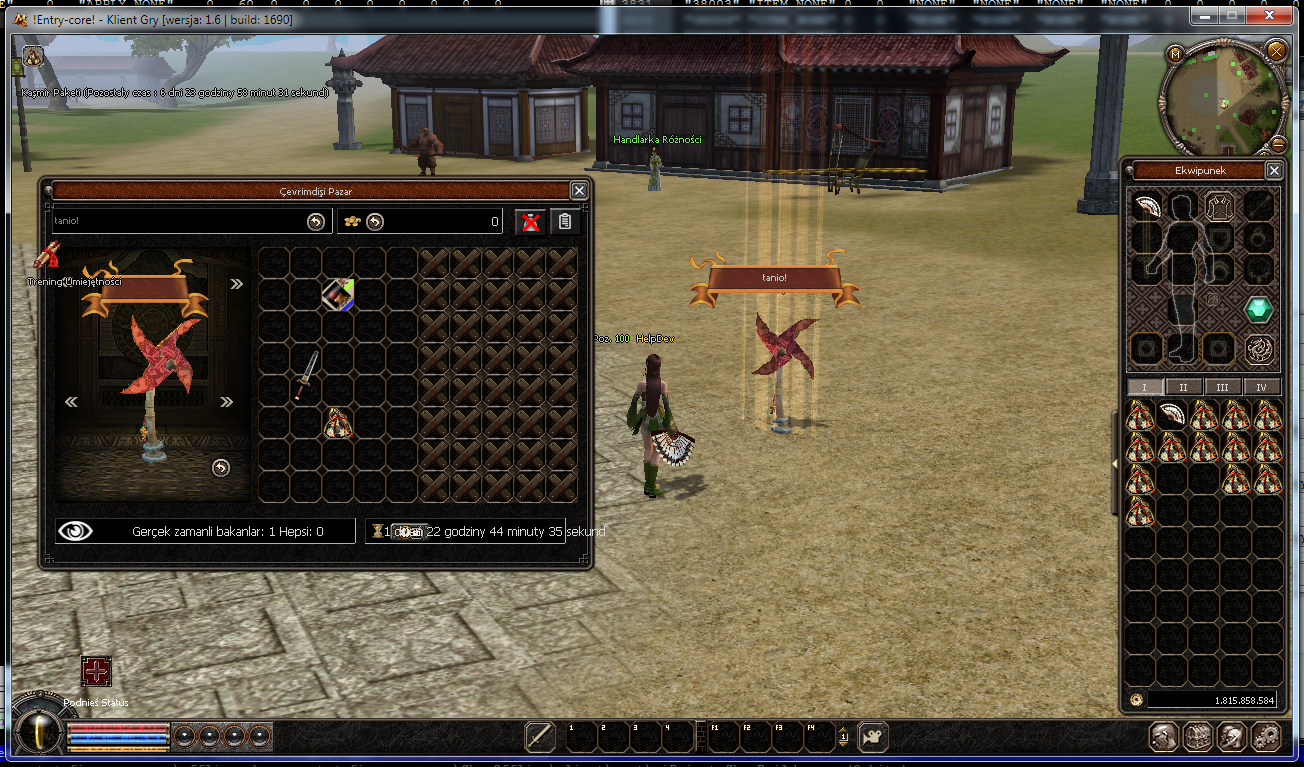Select the pouch item in the shop grid

(x=338, y=423)
